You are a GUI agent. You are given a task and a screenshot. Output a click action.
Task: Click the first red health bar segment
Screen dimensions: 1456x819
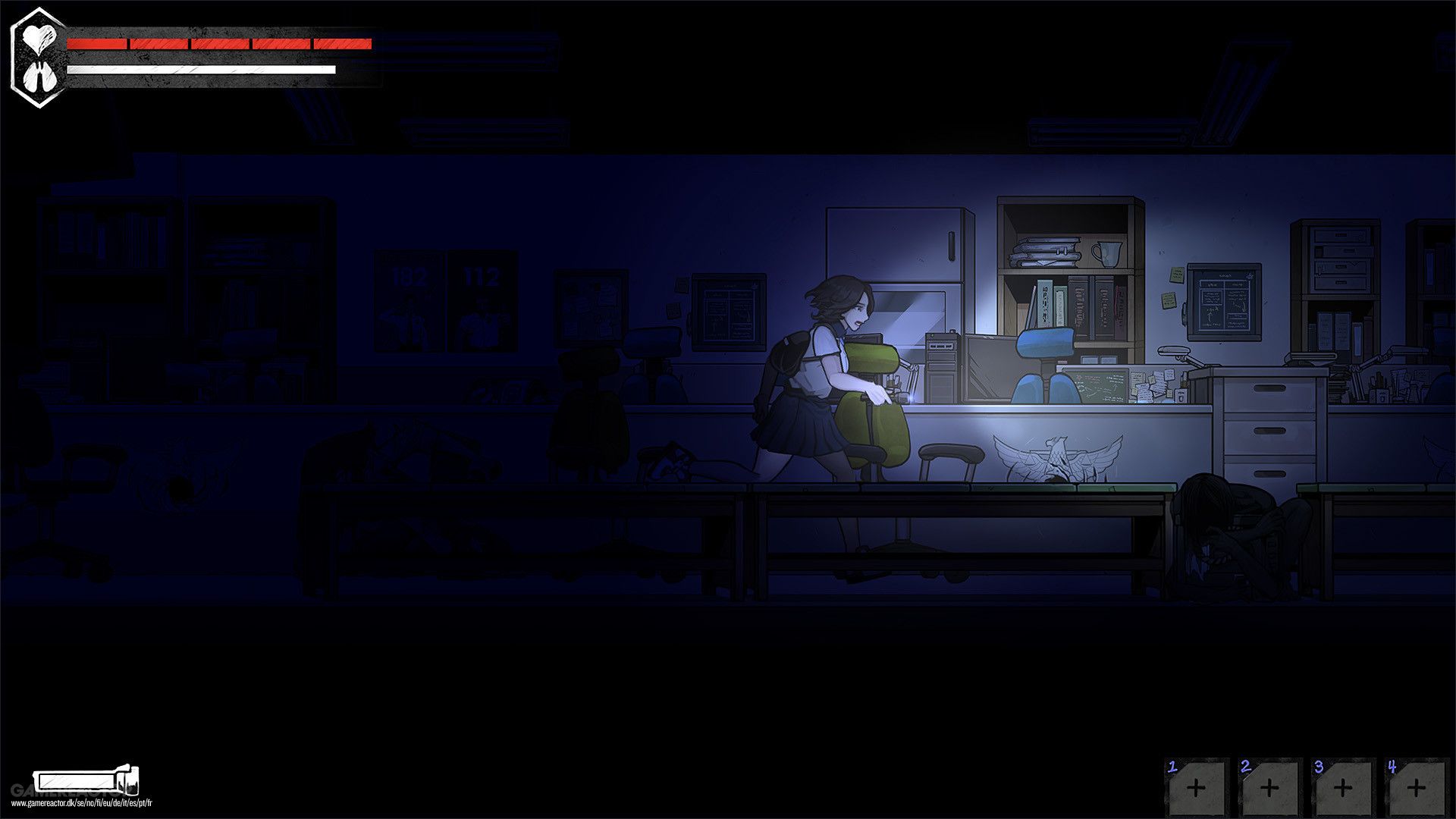(x=95, y=42)
